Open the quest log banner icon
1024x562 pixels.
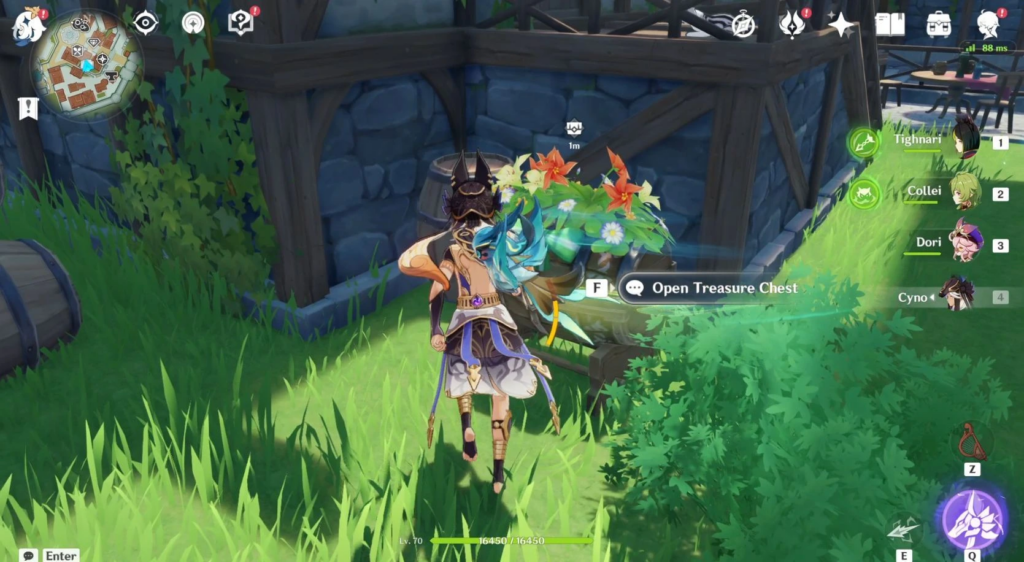[27, 107]
